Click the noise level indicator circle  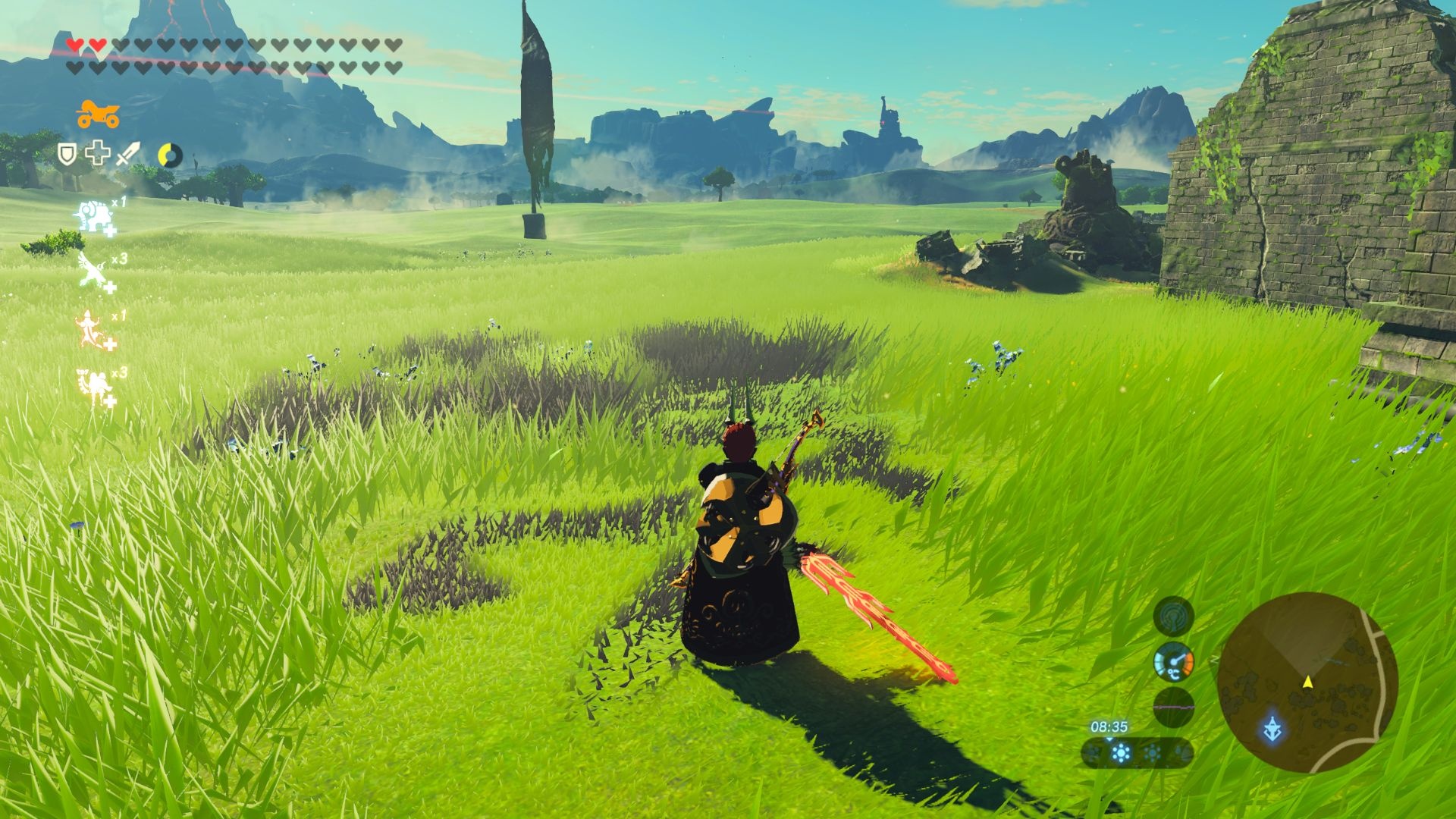click(1173, 708)
